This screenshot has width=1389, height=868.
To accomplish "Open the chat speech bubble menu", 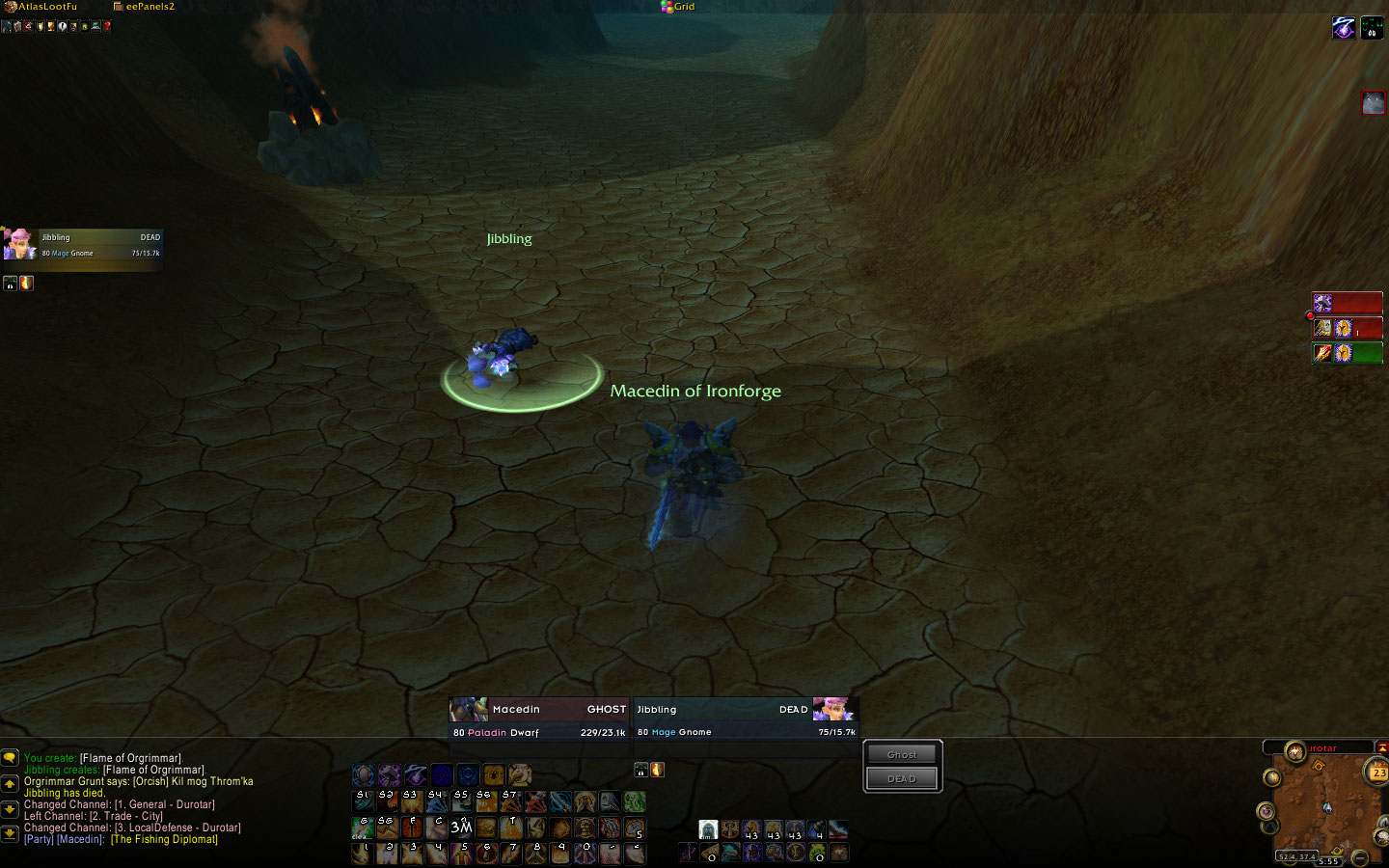I will (x=10, y=759).
